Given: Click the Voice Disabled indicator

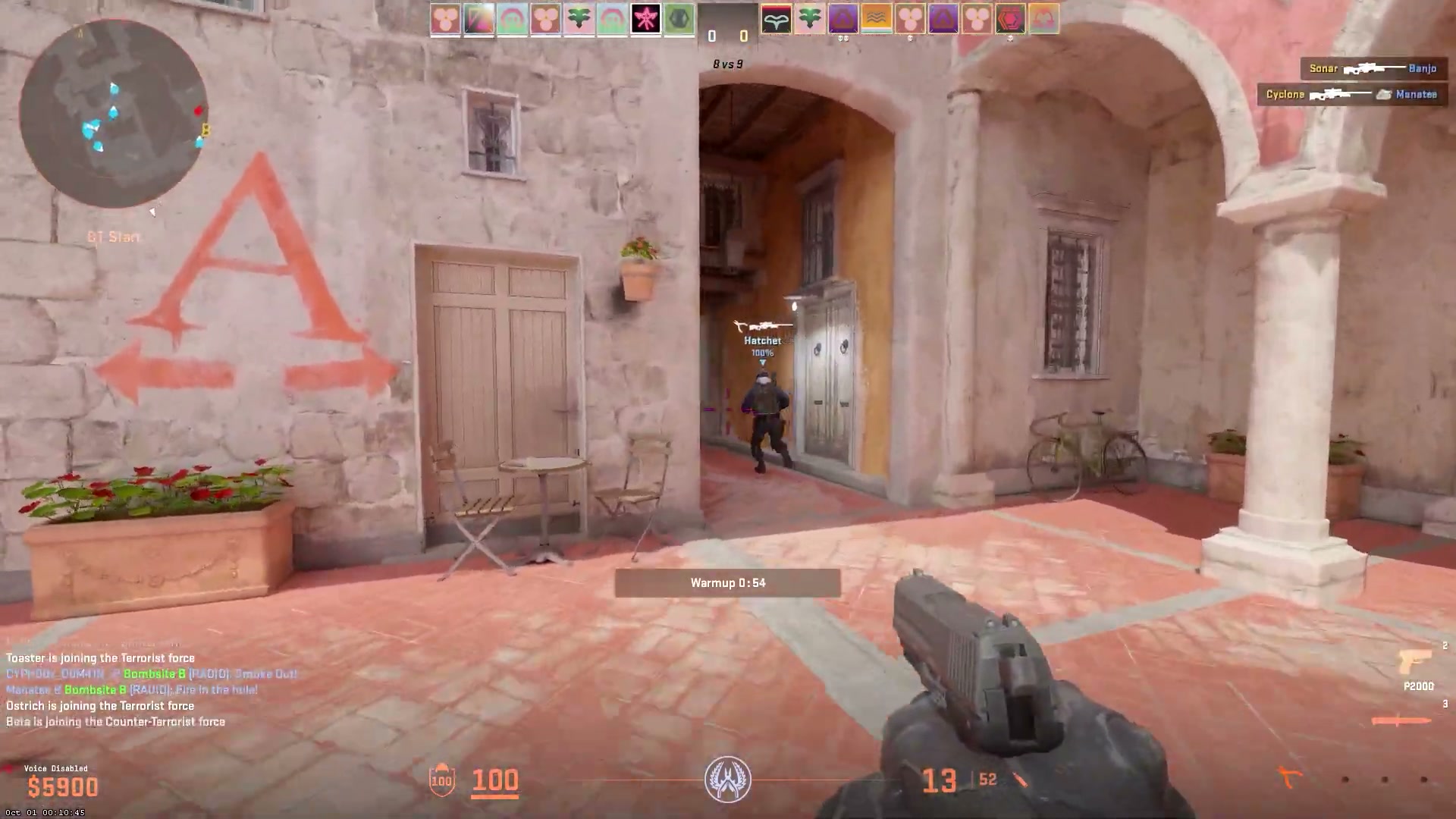Looking at the screenshot, I should (55, 768).
